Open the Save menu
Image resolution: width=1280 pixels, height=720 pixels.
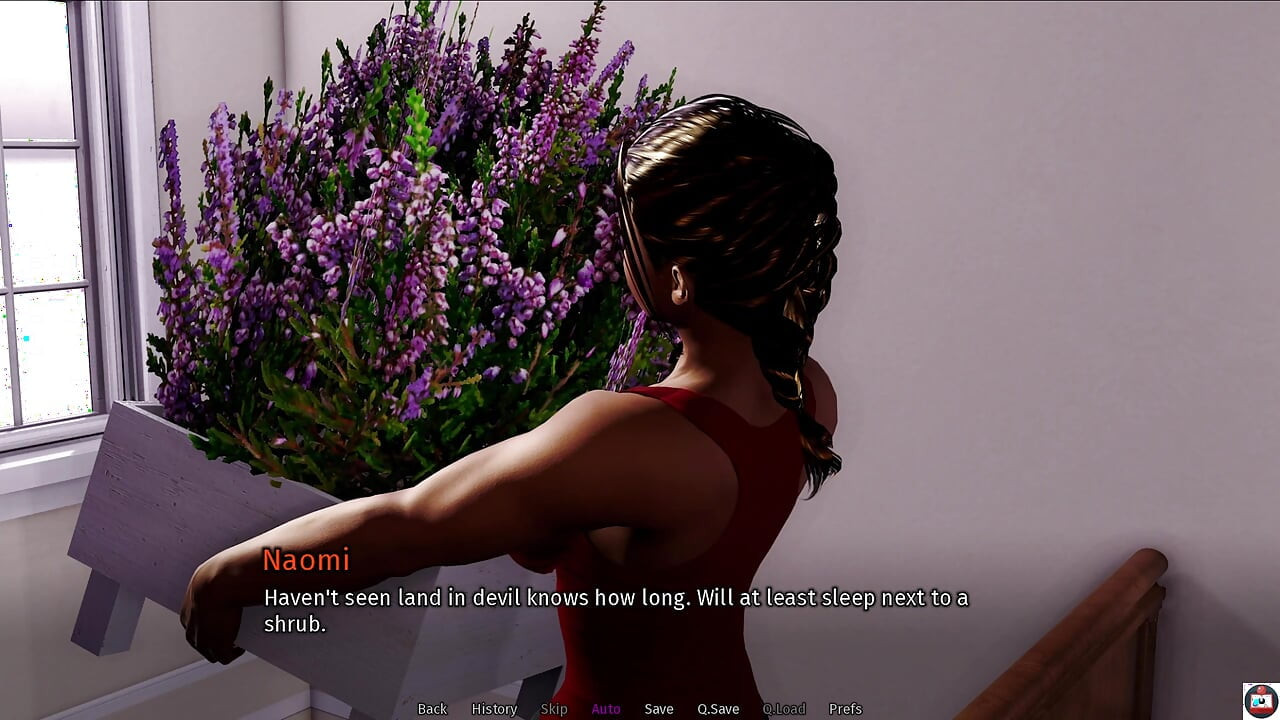click(x=659, y=709)
